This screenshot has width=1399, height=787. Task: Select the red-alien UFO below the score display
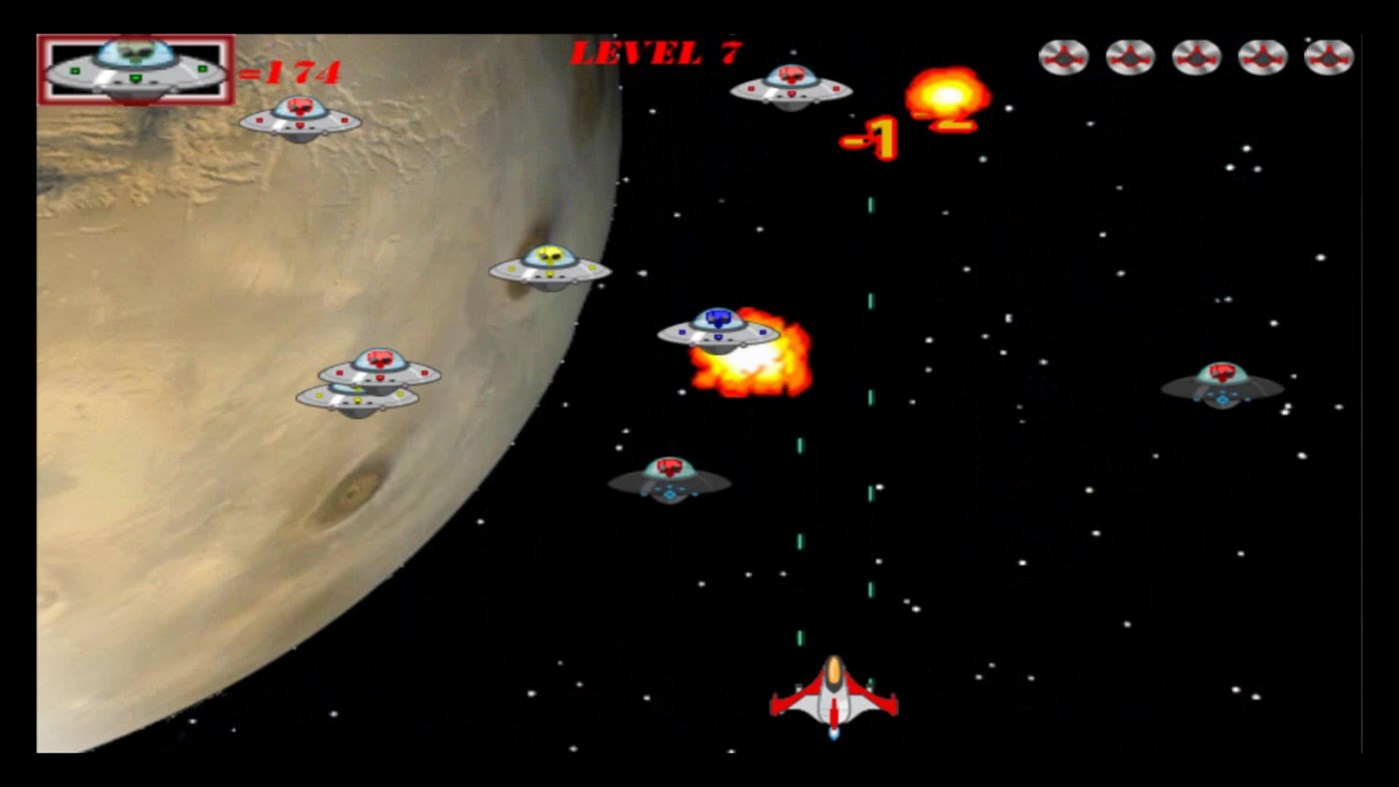299,120
